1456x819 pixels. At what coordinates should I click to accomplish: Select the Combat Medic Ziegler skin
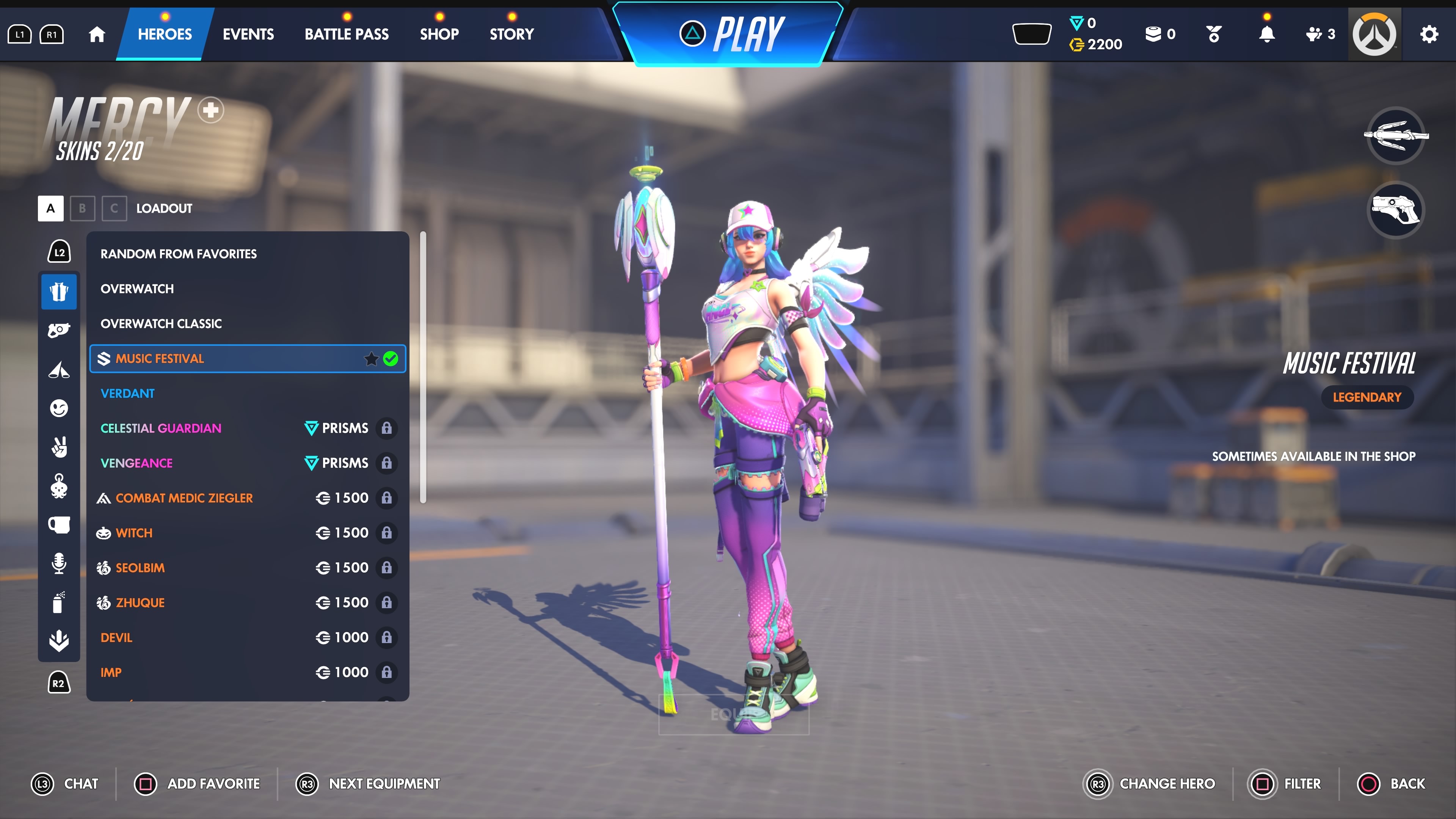coord(184,498)
